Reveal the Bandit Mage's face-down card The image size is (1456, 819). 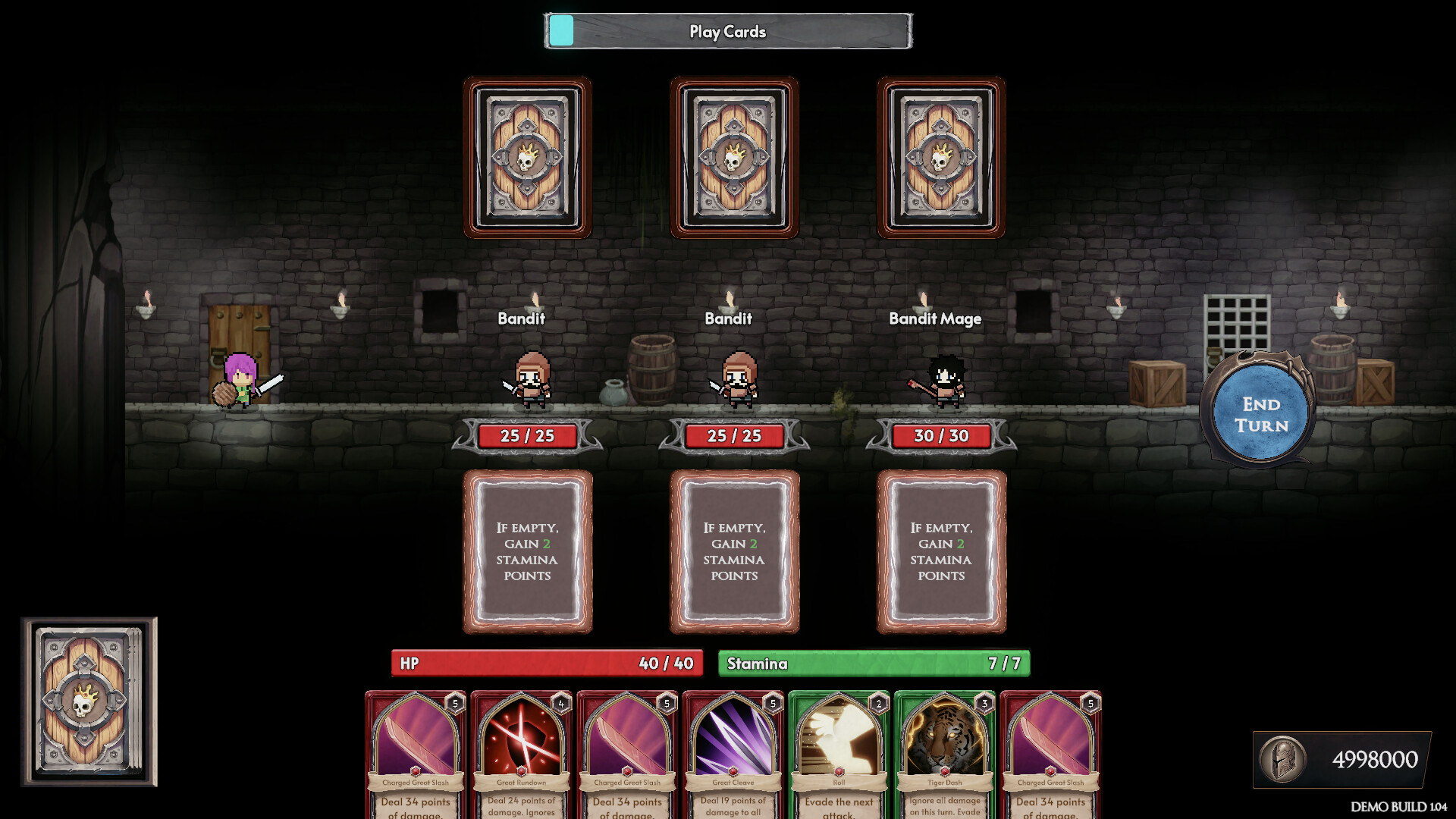[940, 156]
